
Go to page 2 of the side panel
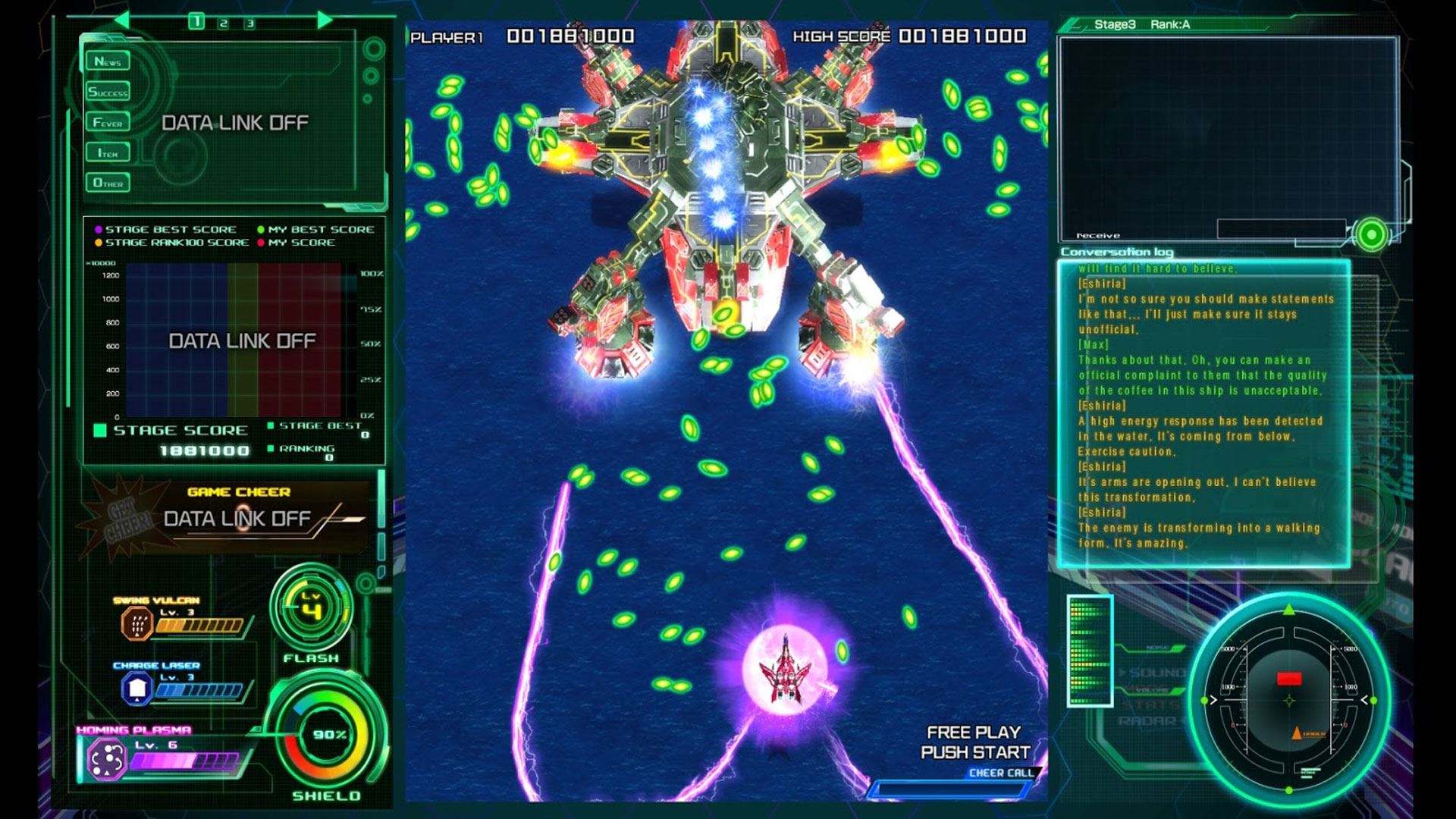[223, 24]
